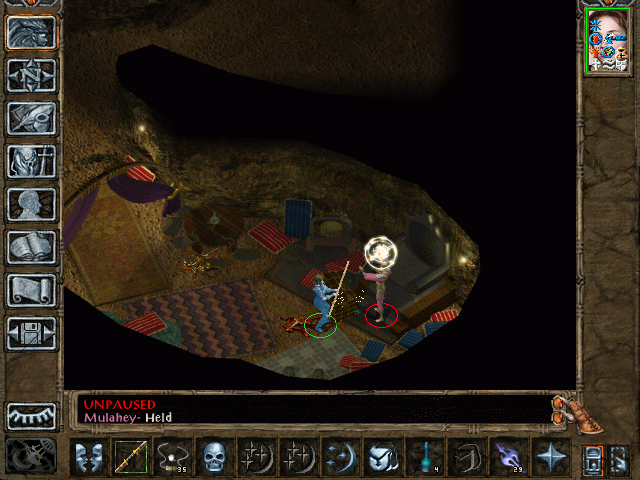640x480 pixels.
Task: Equip the quarterstaff weapon slot
Action: click(x=130, y=458)
